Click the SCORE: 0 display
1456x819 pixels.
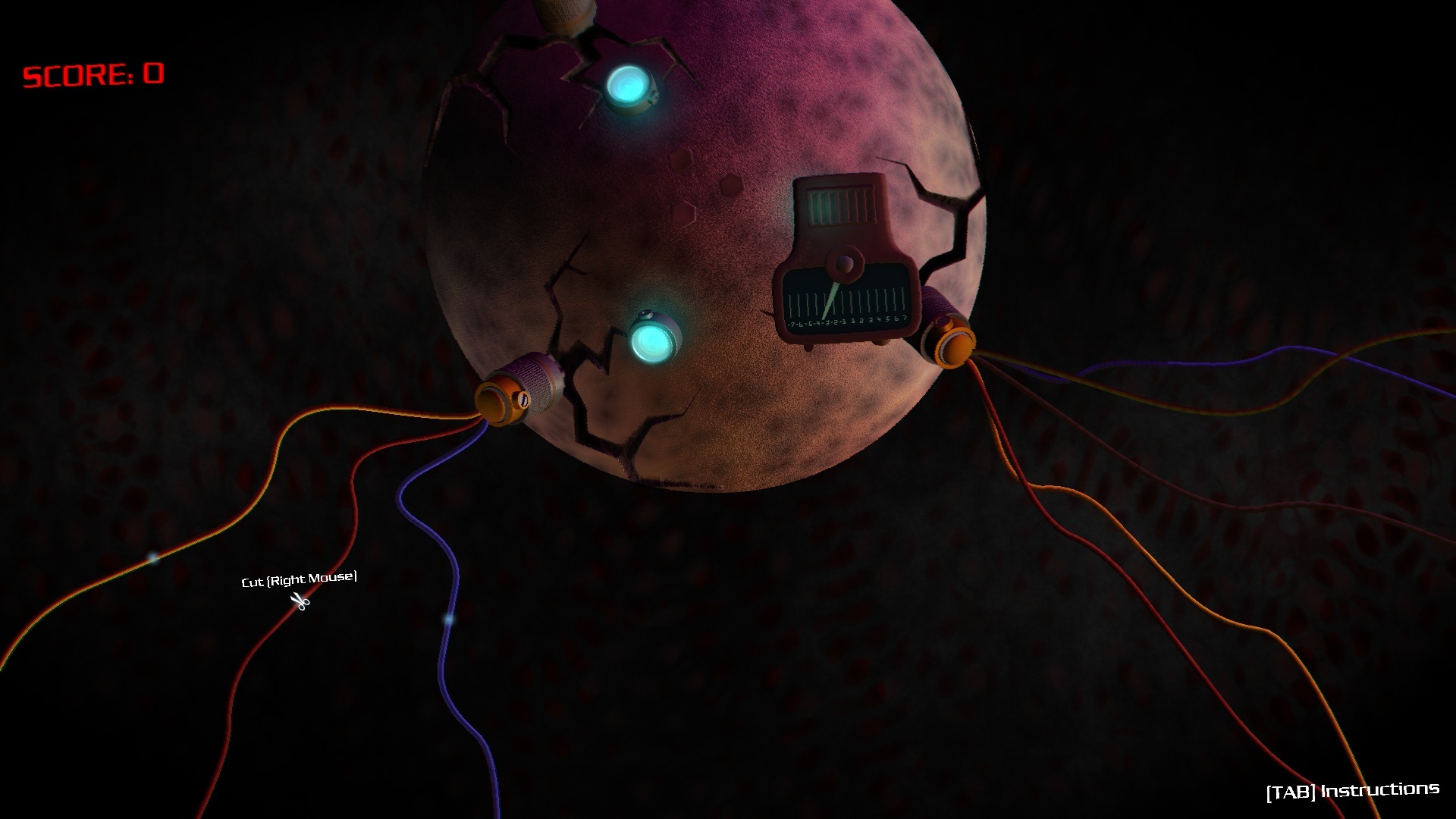pyautogui.click(x=94, y=75)
